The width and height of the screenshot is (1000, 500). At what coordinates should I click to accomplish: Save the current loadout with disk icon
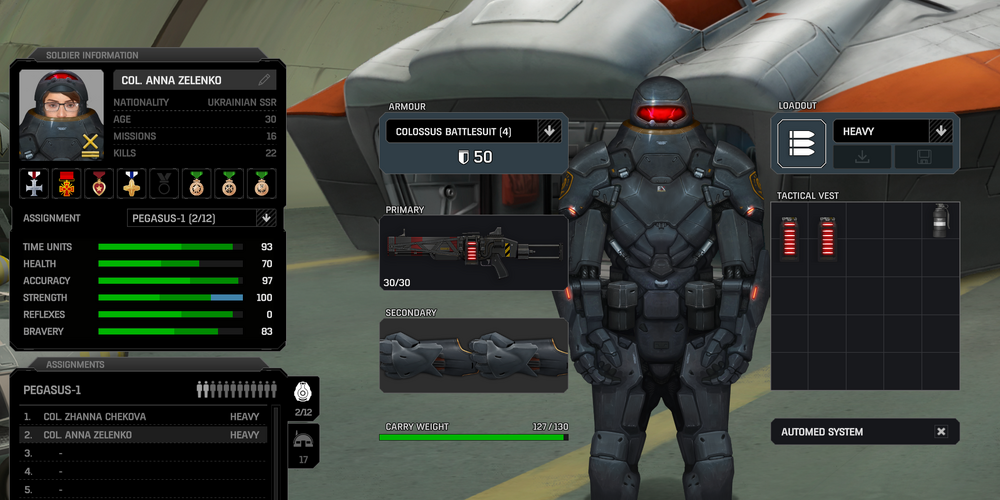point(922,156)
